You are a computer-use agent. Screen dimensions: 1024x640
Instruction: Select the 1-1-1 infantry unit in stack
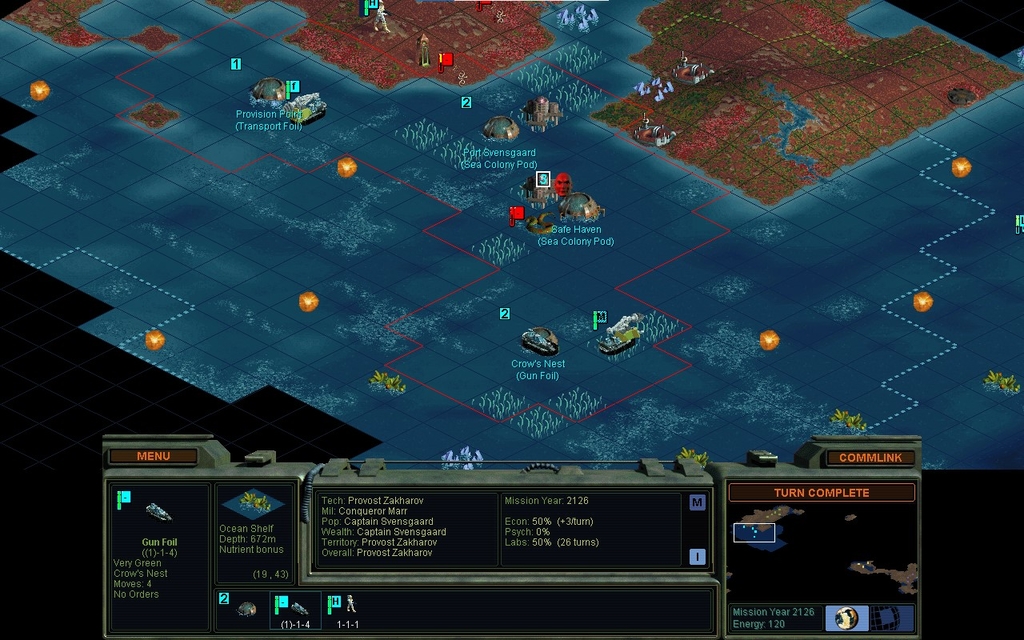point(348,607)
